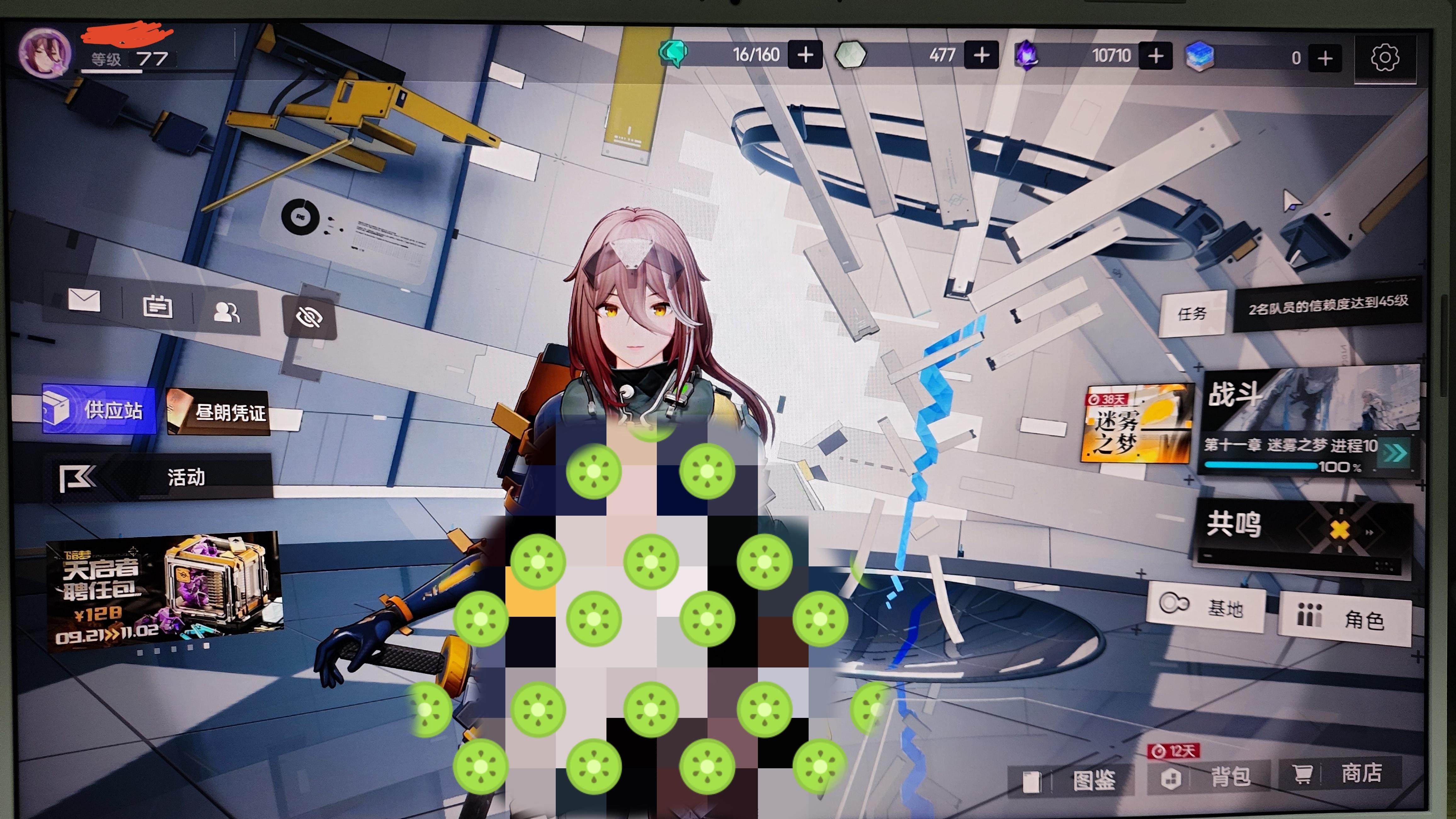Click the plus next to the 10710 currency
The width and height of the screenshot is (1456, 819).
1156,55
